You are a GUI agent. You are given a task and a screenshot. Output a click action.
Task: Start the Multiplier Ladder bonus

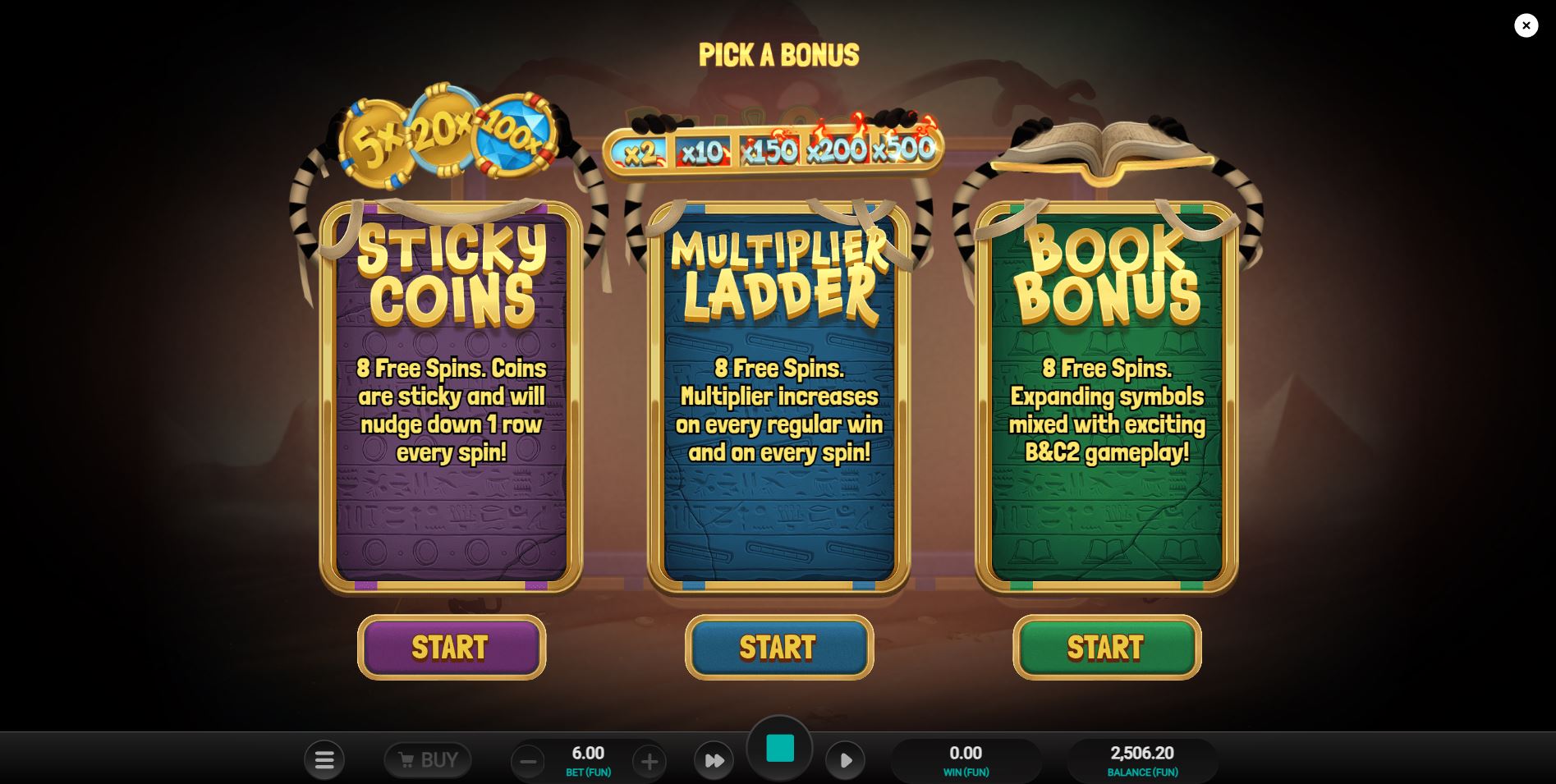778,648
